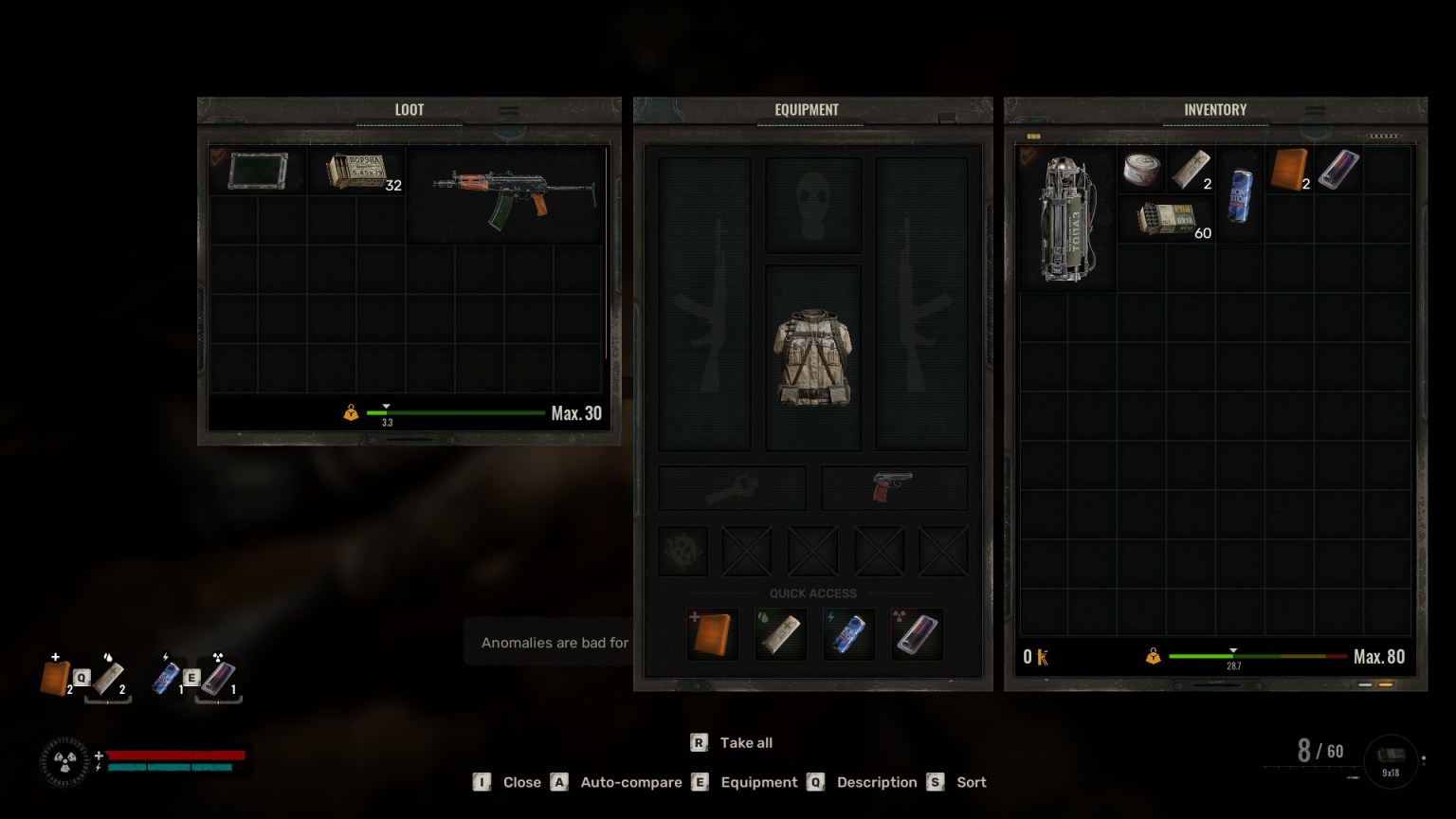The width and height of the screenshot is (1456, 819).
Task: Select the LOOT panel header
Action: point(409,109)
